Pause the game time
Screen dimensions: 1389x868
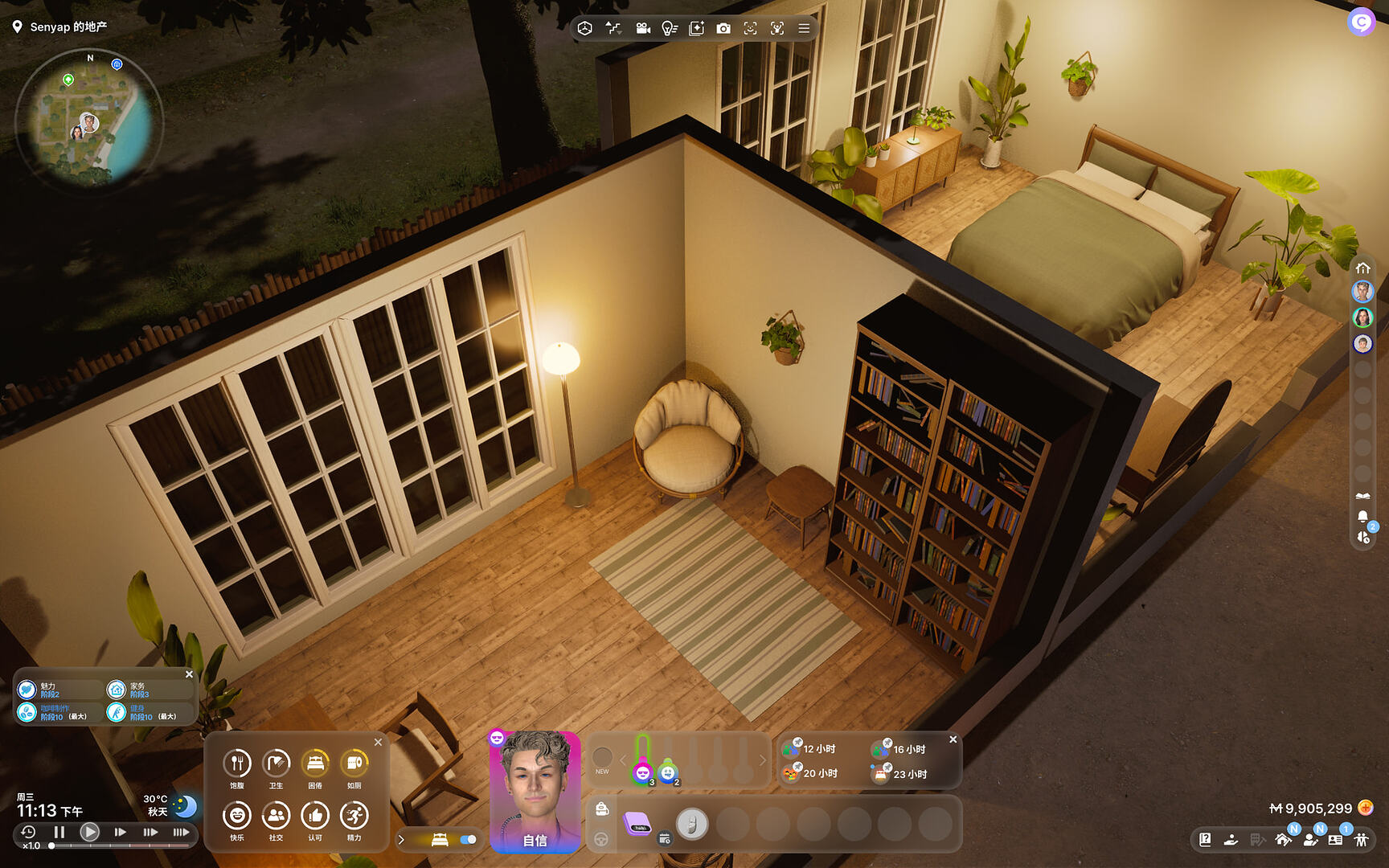pyautogui.click(x=59, y=832)
